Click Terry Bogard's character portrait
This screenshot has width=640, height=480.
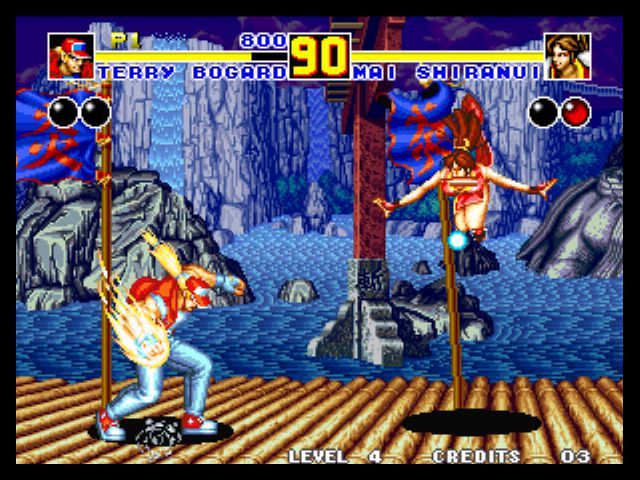coord(71,56)
